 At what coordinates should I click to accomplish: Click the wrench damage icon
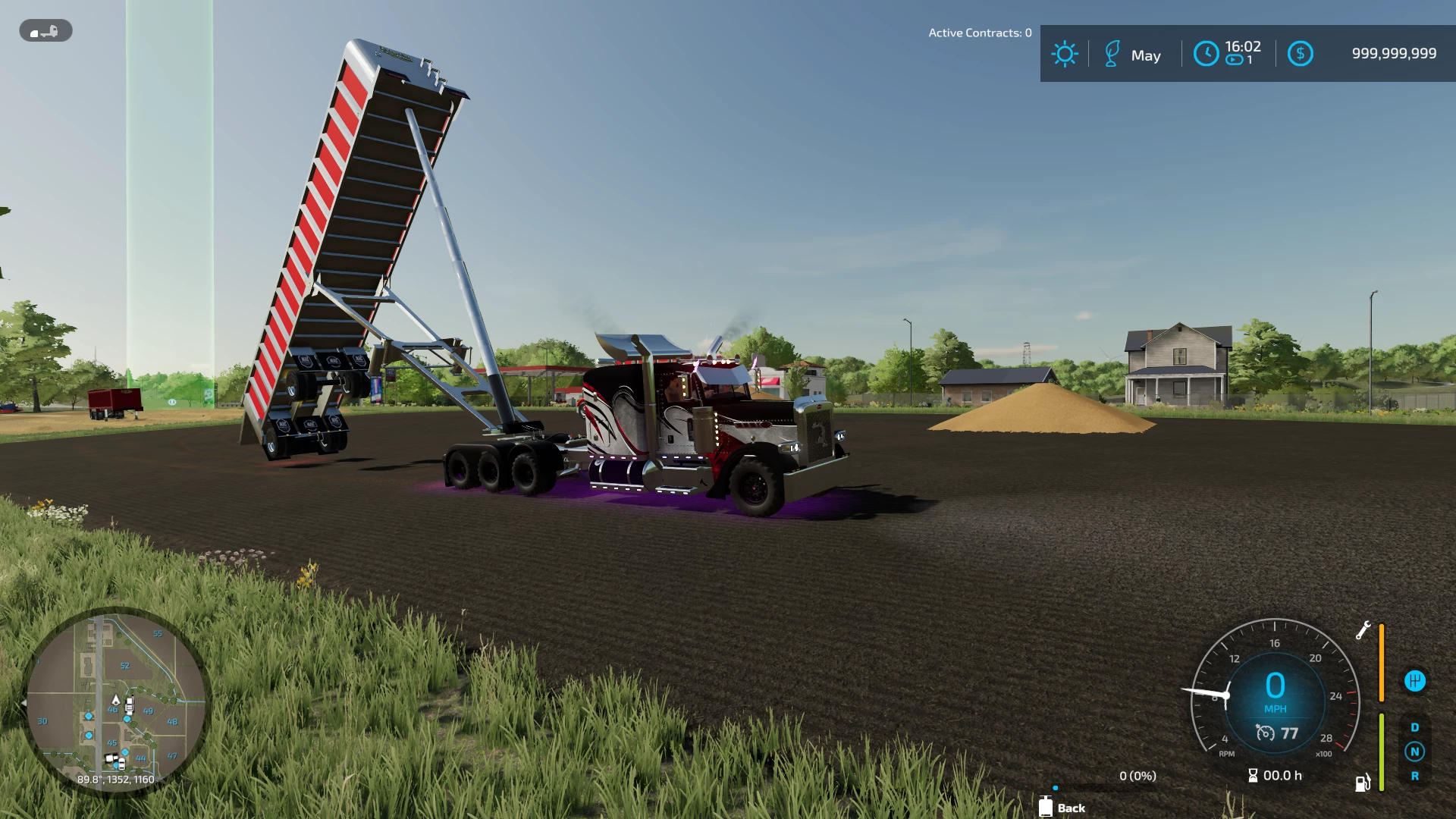click(1363, 630)
